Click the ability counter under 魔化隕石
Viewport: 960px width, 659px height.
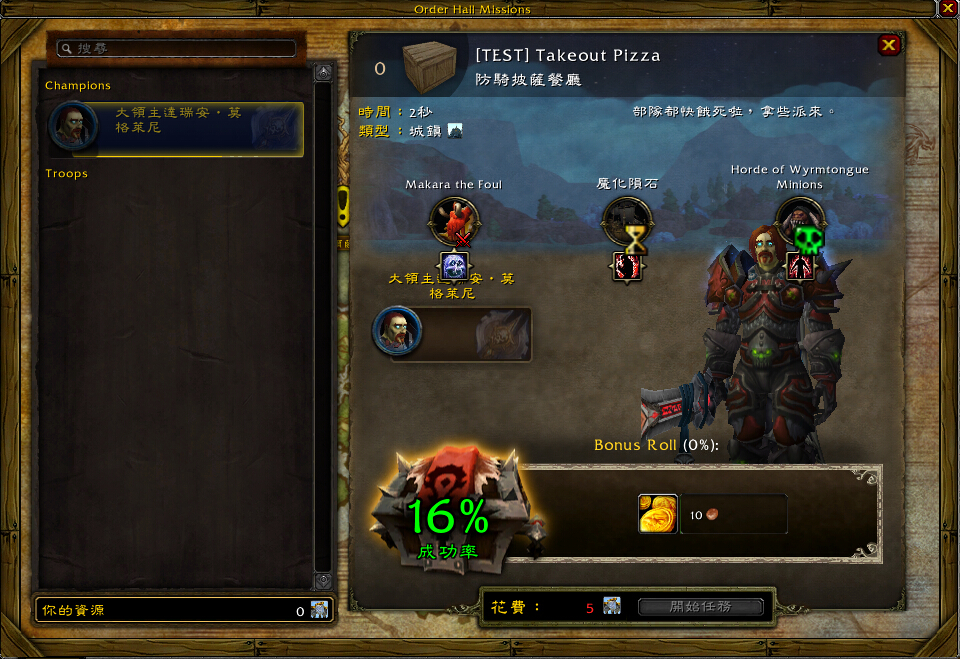click(627, 266)
